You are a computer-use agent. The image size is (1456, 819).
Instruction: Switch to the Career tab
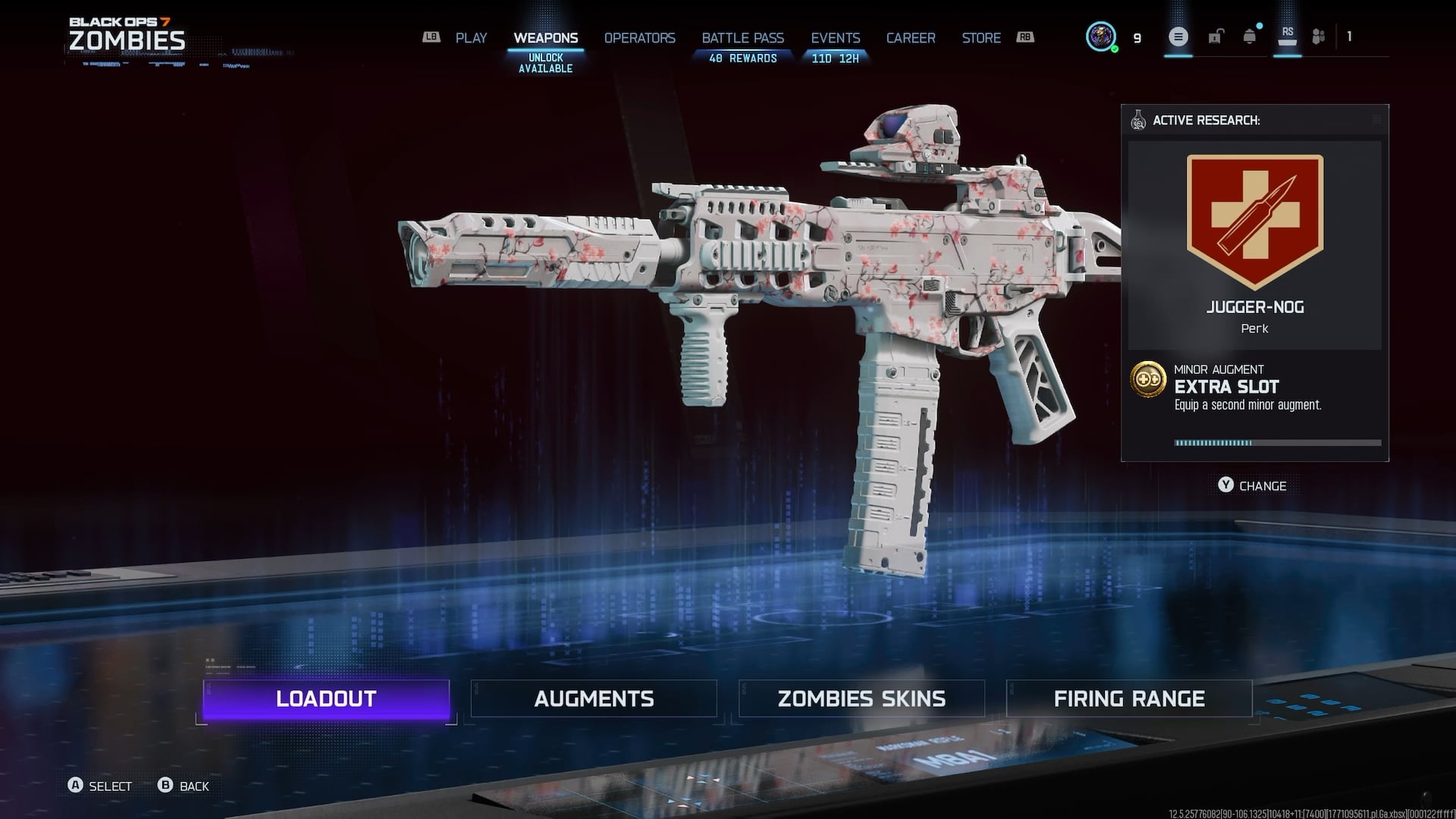coord(911,38)
